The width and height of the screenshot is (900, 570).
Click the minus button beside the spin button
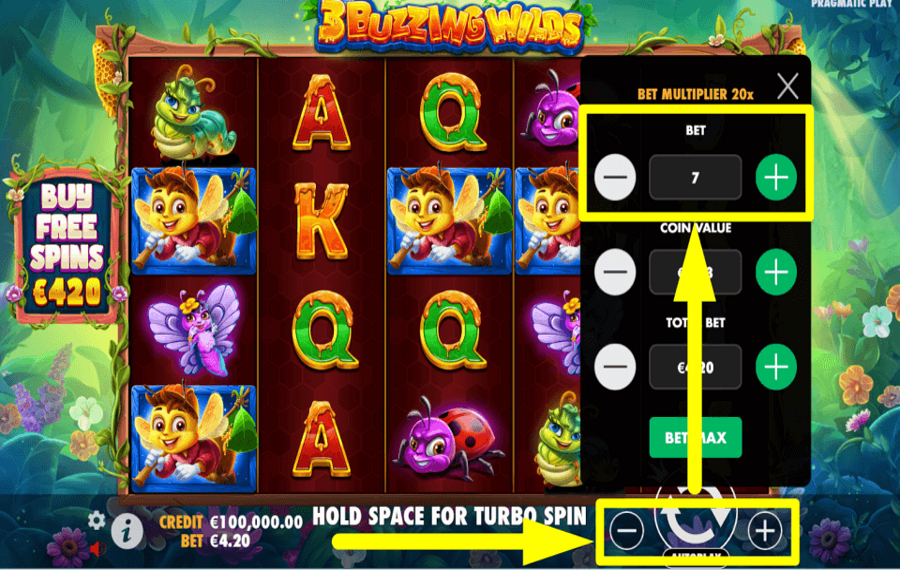click(627, 531)
